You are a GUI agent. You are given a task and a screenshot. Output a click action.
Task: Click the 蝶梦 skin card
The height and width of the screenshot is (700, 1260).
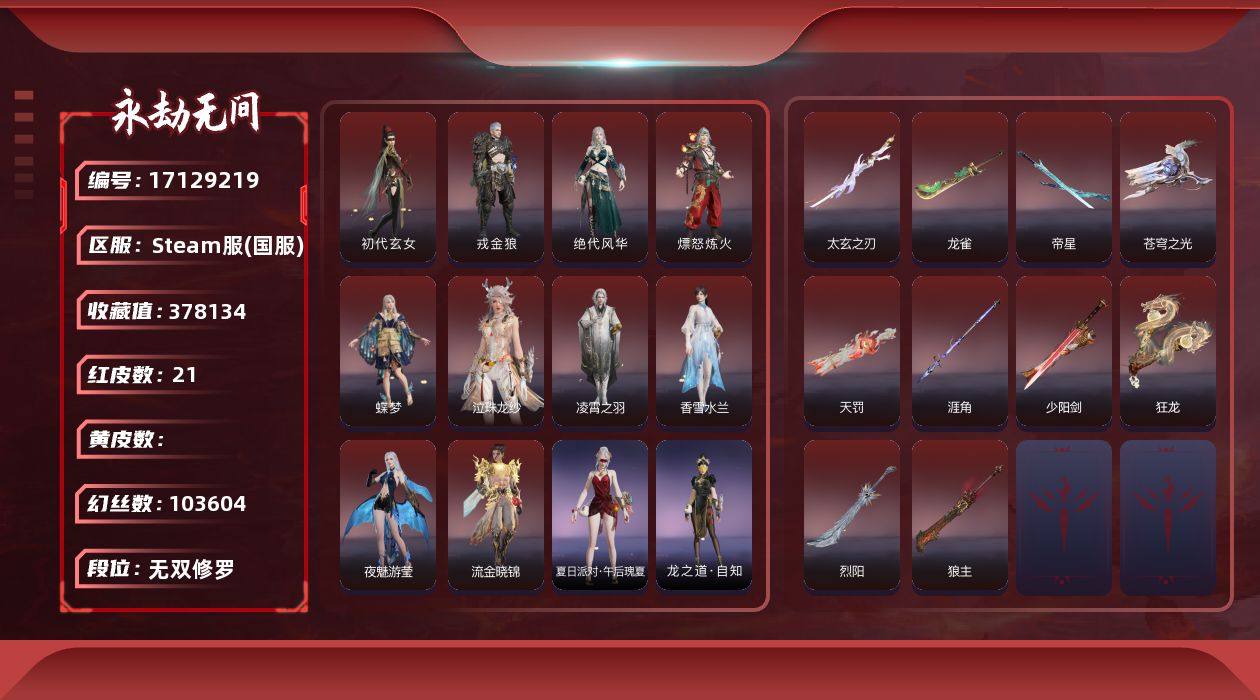pyautogui.click(x=388, y=351)
